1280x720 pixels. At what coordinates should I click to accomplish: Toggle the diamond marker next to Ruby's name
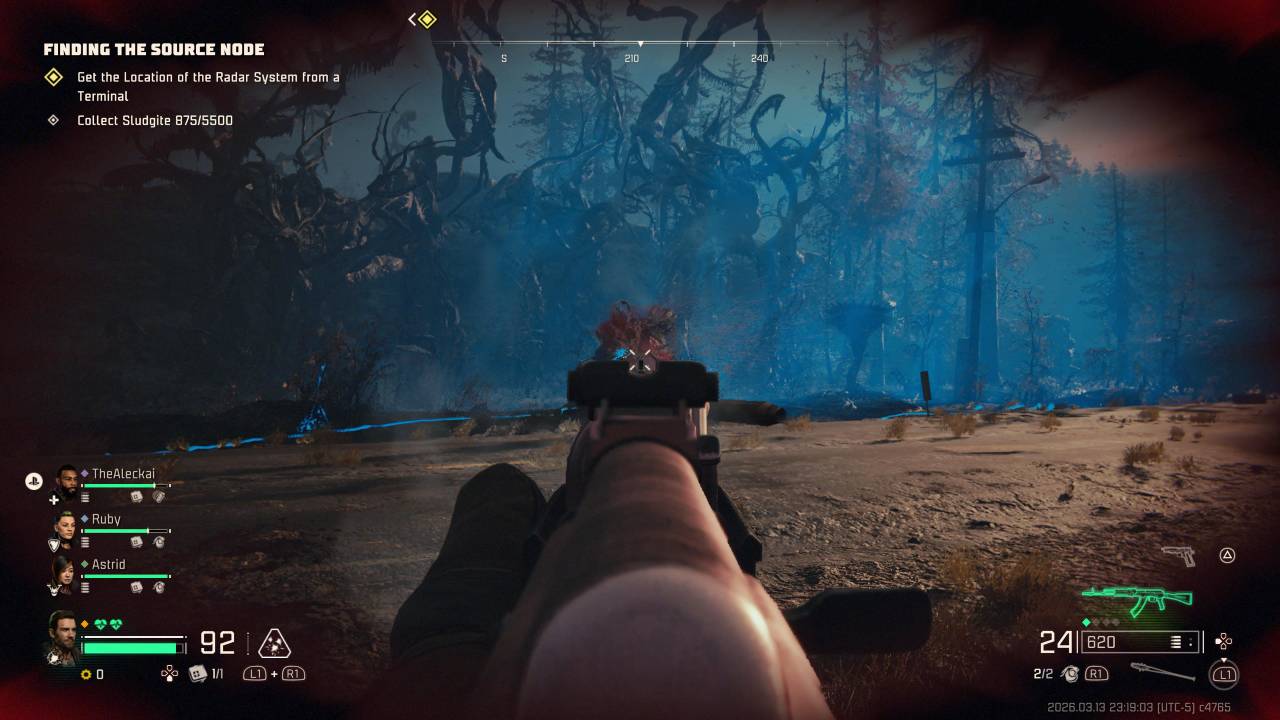pyautogui.click(x=84, y=518)
